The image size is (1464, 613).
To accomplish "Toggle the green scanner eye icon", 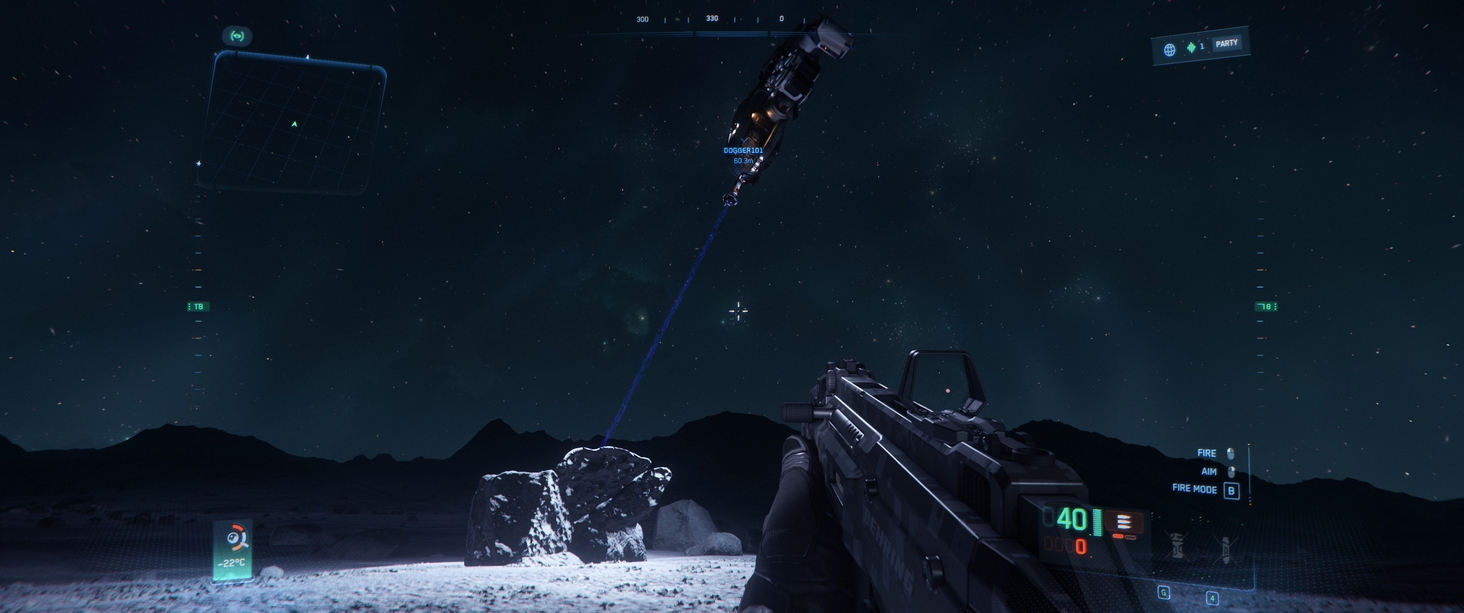I will click(237, 36).
